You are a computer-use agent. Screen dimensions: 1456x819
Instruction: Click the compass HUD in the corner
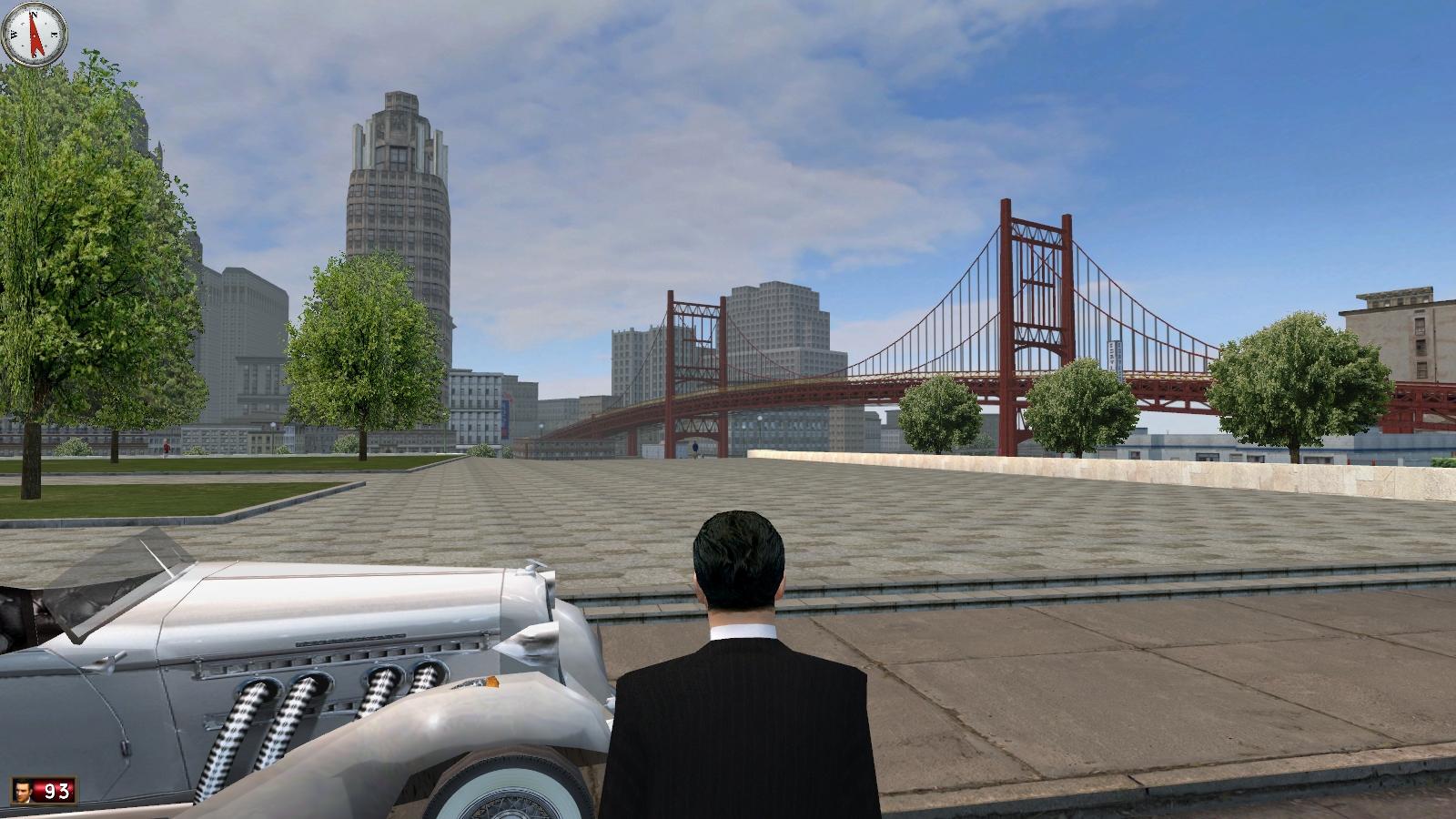36,36
